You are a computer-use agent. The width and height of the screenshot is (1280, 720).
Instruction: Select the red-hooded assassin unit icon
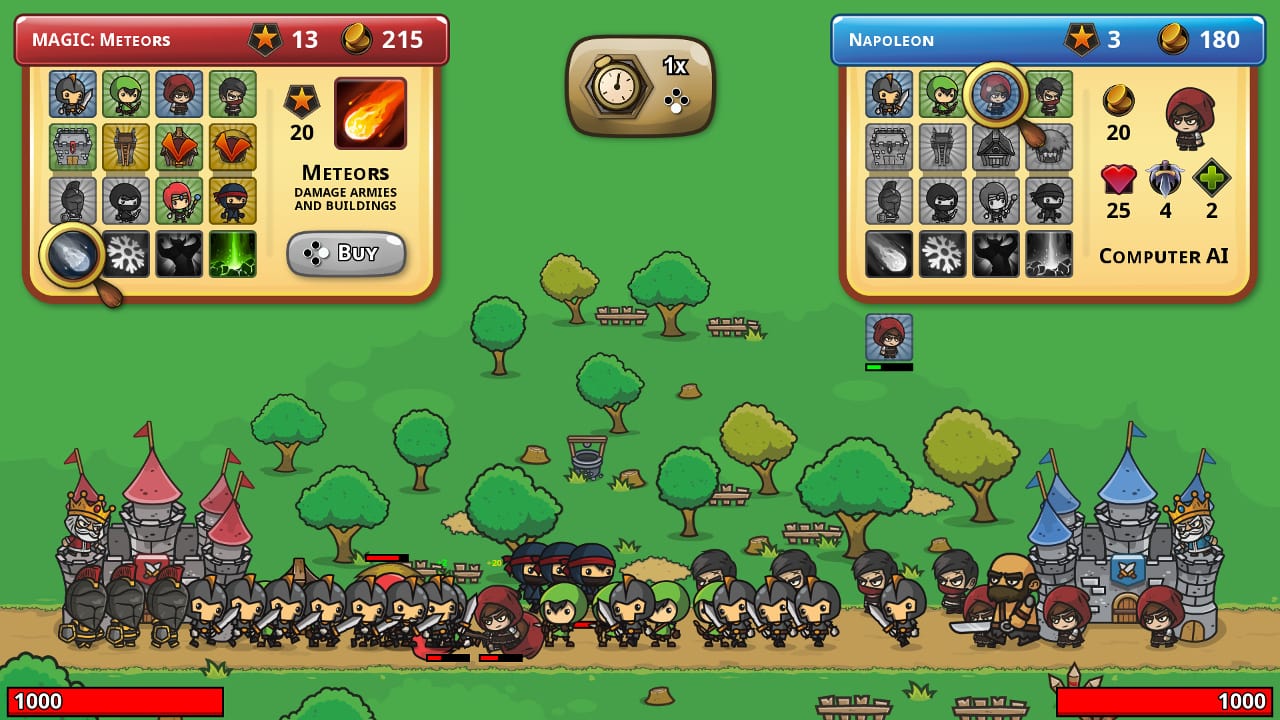(x=180, y=95)
